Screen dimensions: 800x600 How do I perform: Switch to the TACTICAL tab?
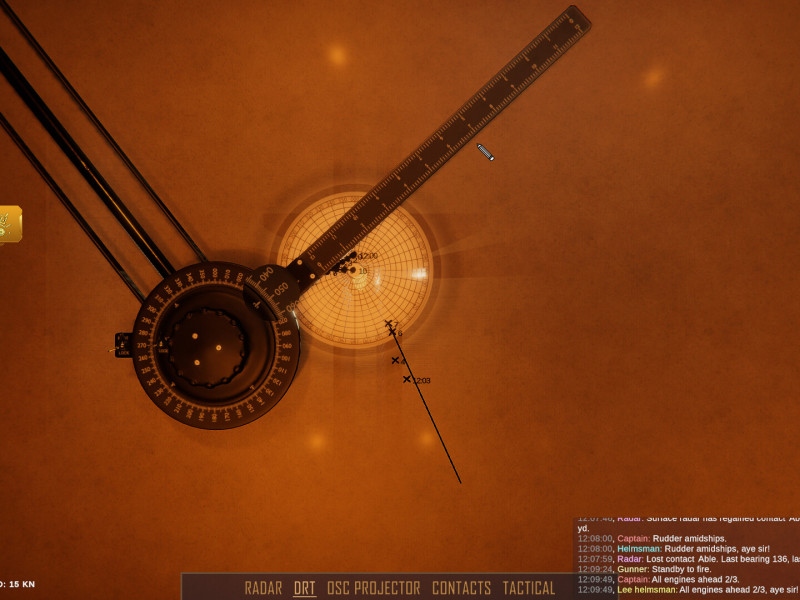click(528, 588)
